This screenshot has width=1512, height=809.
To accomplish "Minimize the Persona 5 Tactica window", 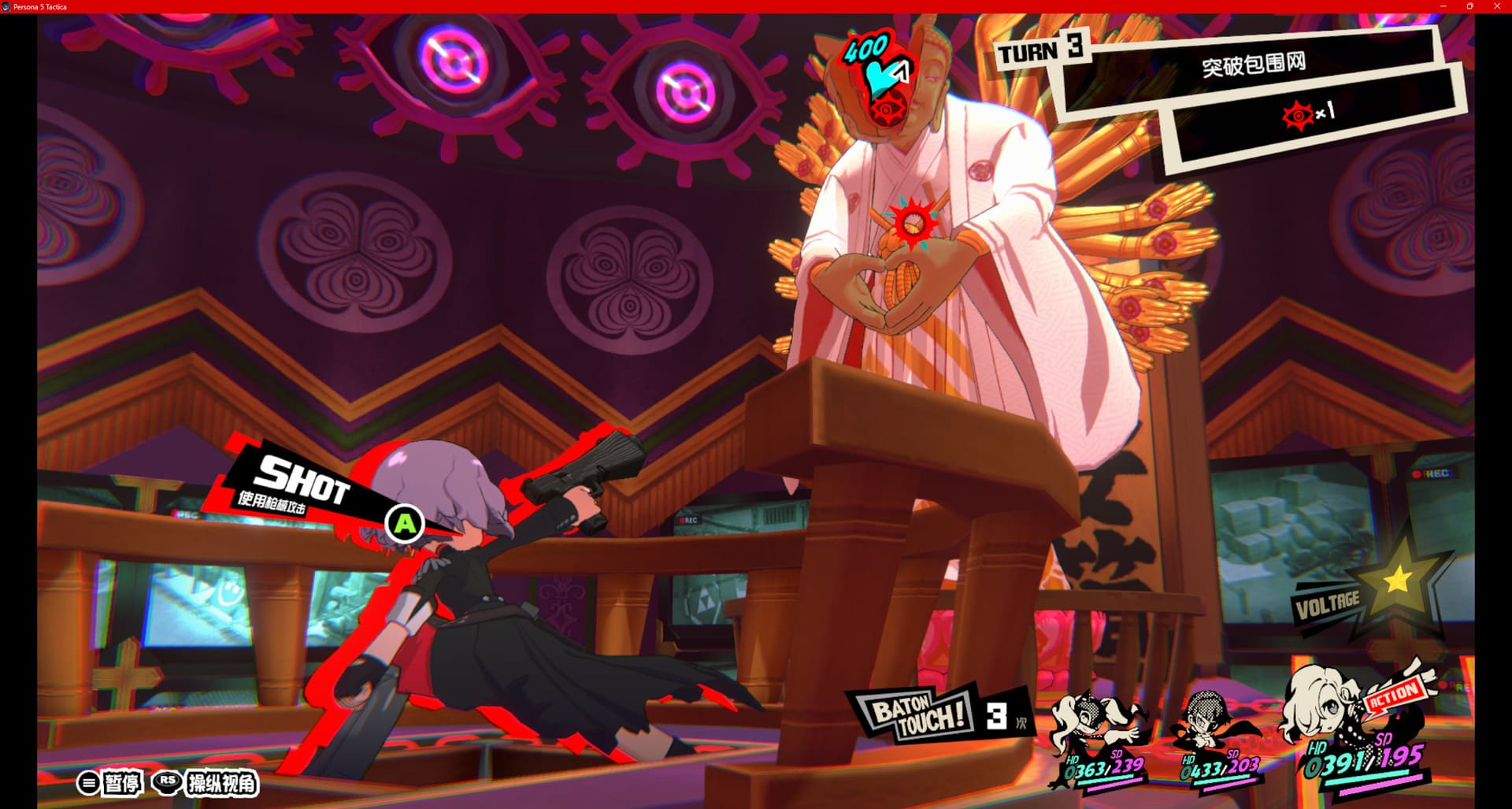I will [1443, 6].
